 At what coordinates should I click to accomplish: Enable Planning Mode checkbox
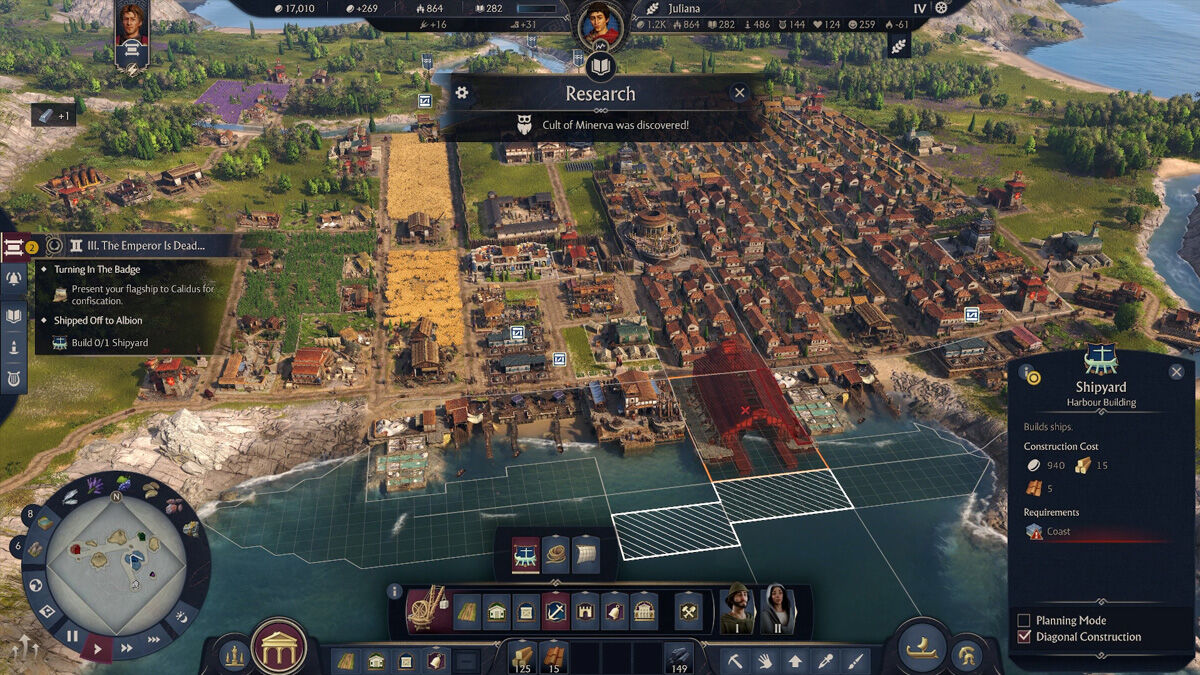click(x=1023, y=620)
